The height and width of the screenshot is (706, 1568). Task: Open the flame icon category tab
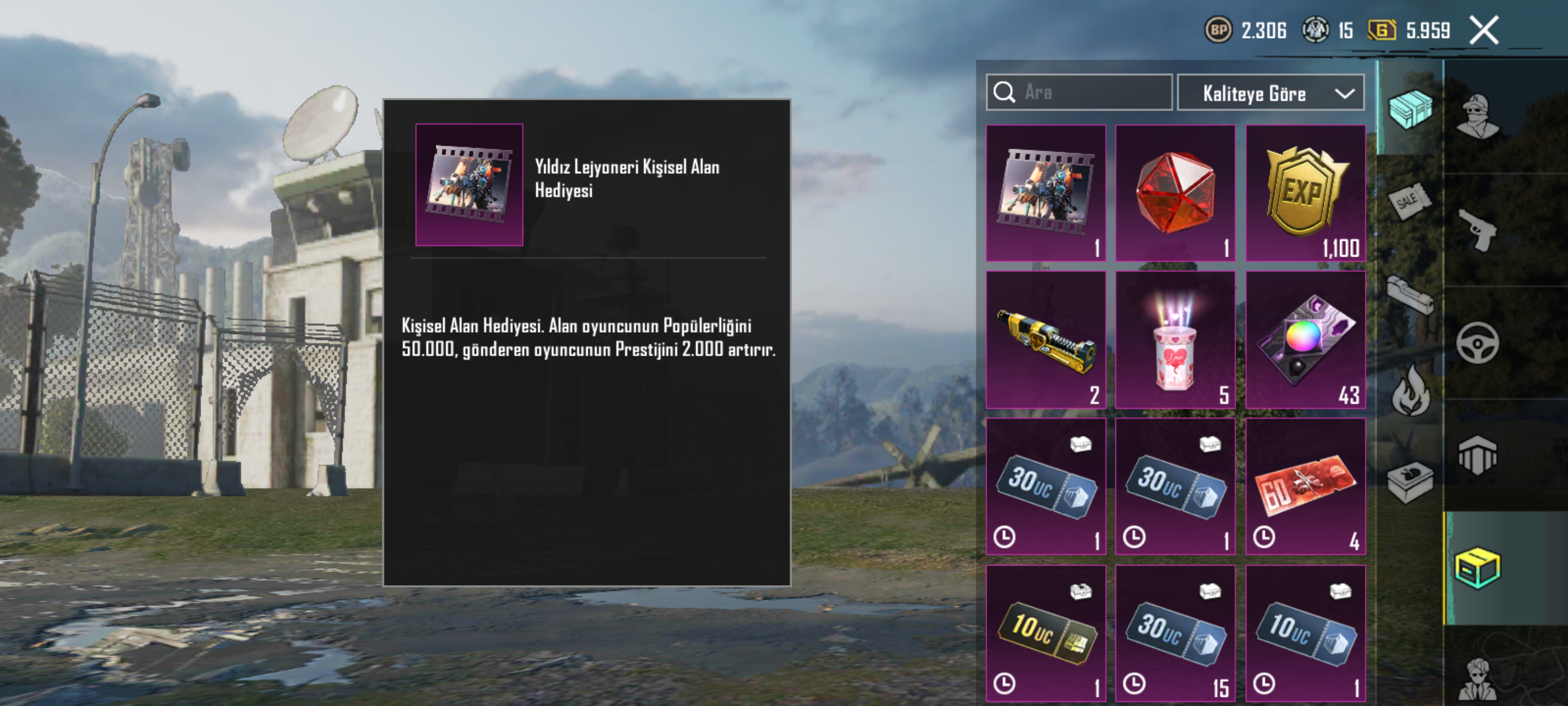click(x=1410, y=391)
